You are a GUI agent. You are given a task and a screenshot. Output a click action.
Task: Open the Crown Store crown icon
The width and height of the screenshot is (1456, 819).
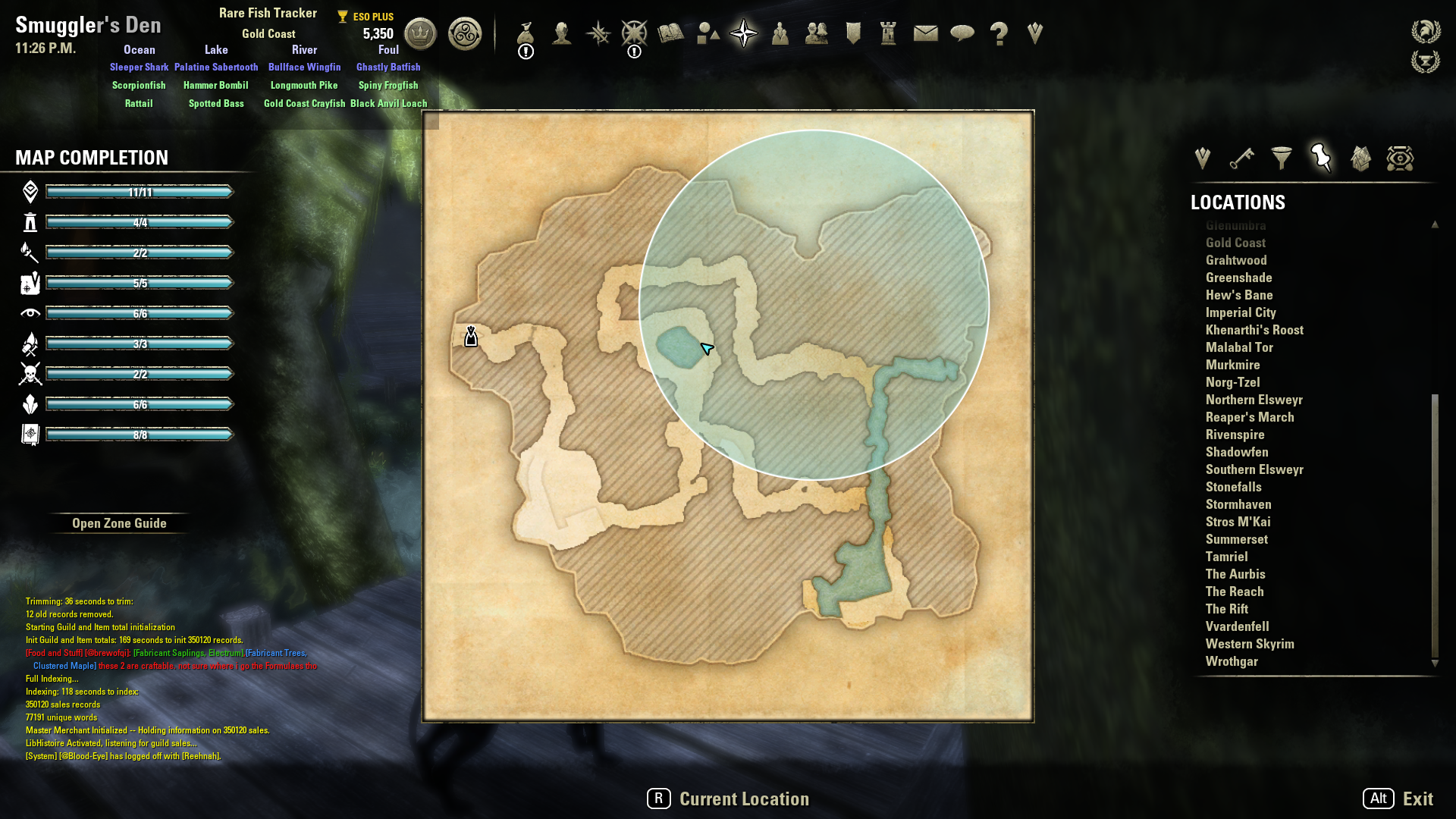pyautogui.click(x=420, y=33)
